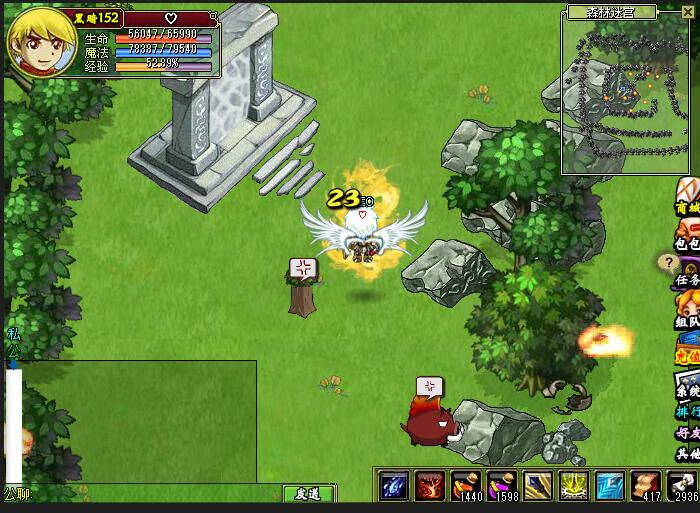700x513 pixels.
Task: Show the 排行 ranking list
Action: (687, 412)
